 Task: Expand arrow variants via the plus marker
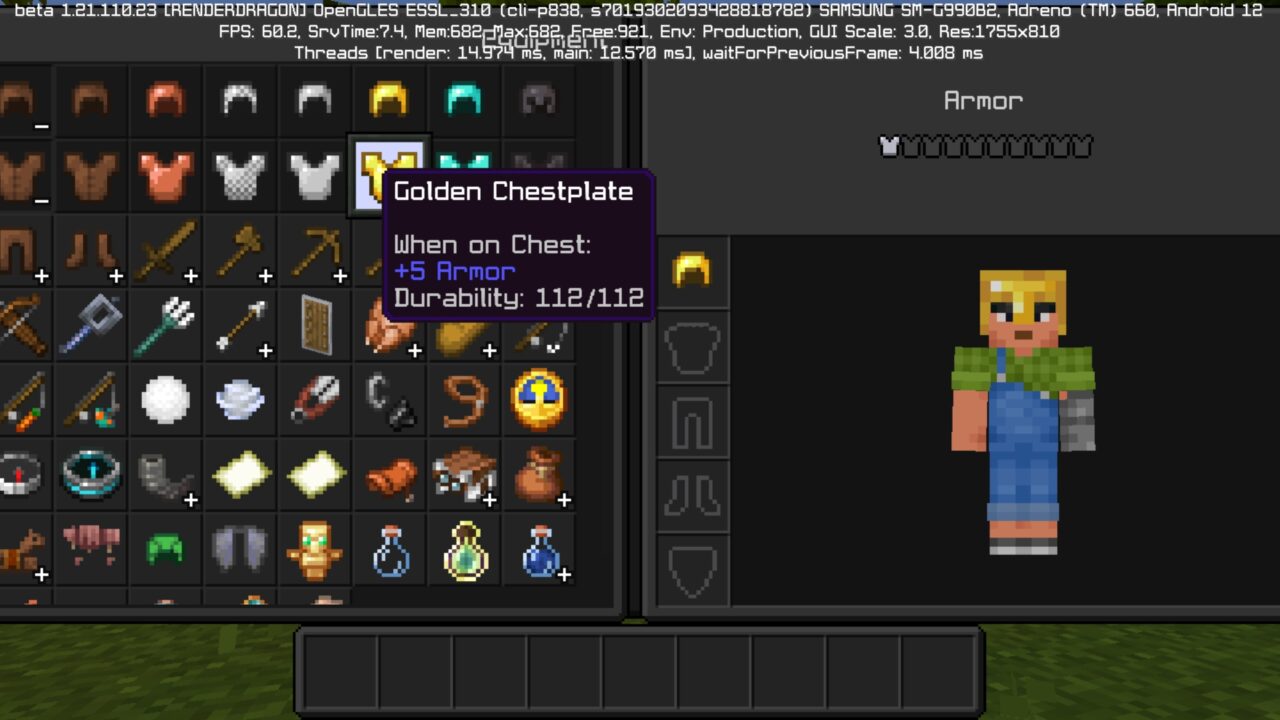(265, 350)
